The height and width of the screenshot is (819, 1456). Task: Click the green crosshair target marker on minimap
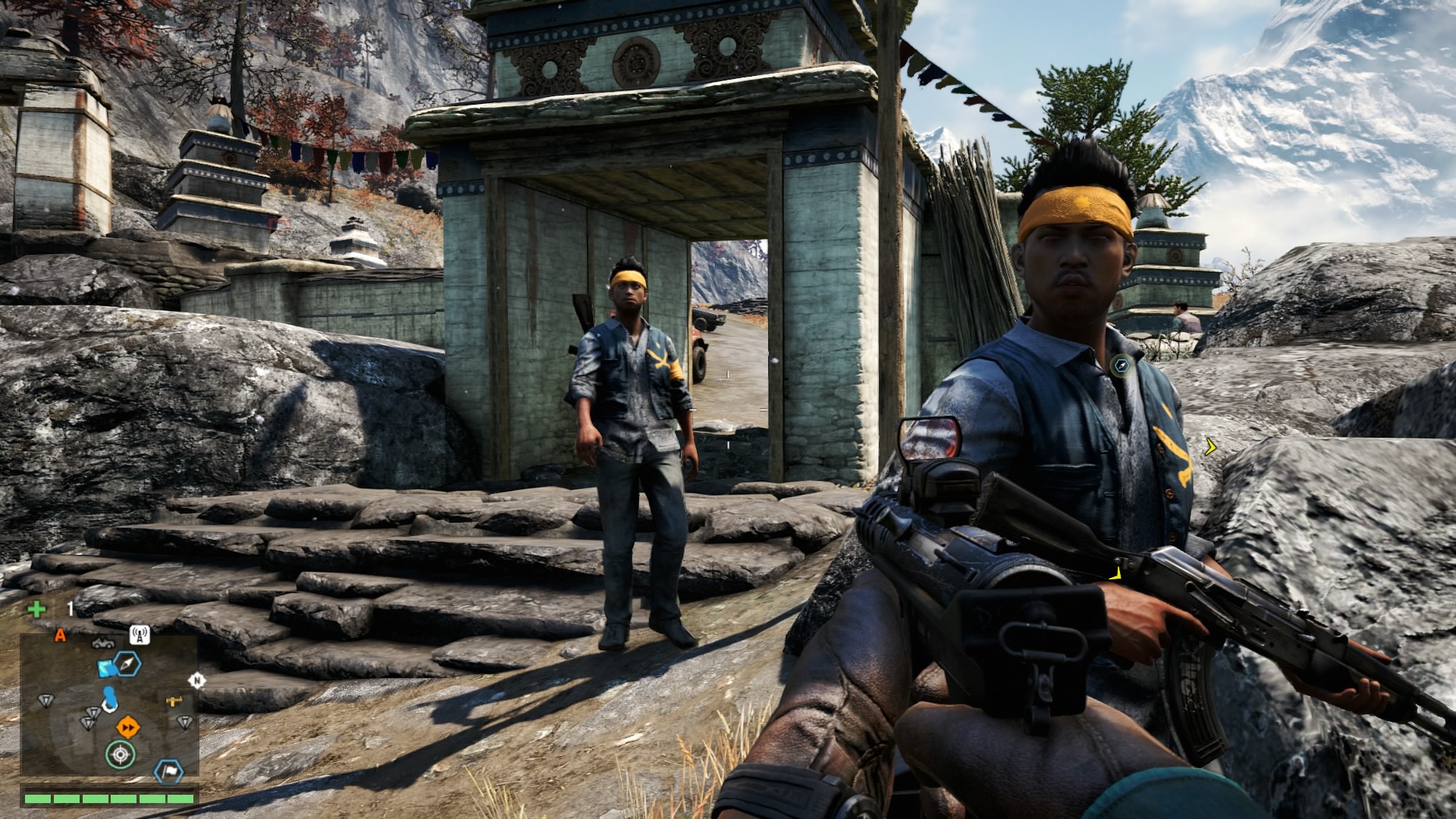120,754
